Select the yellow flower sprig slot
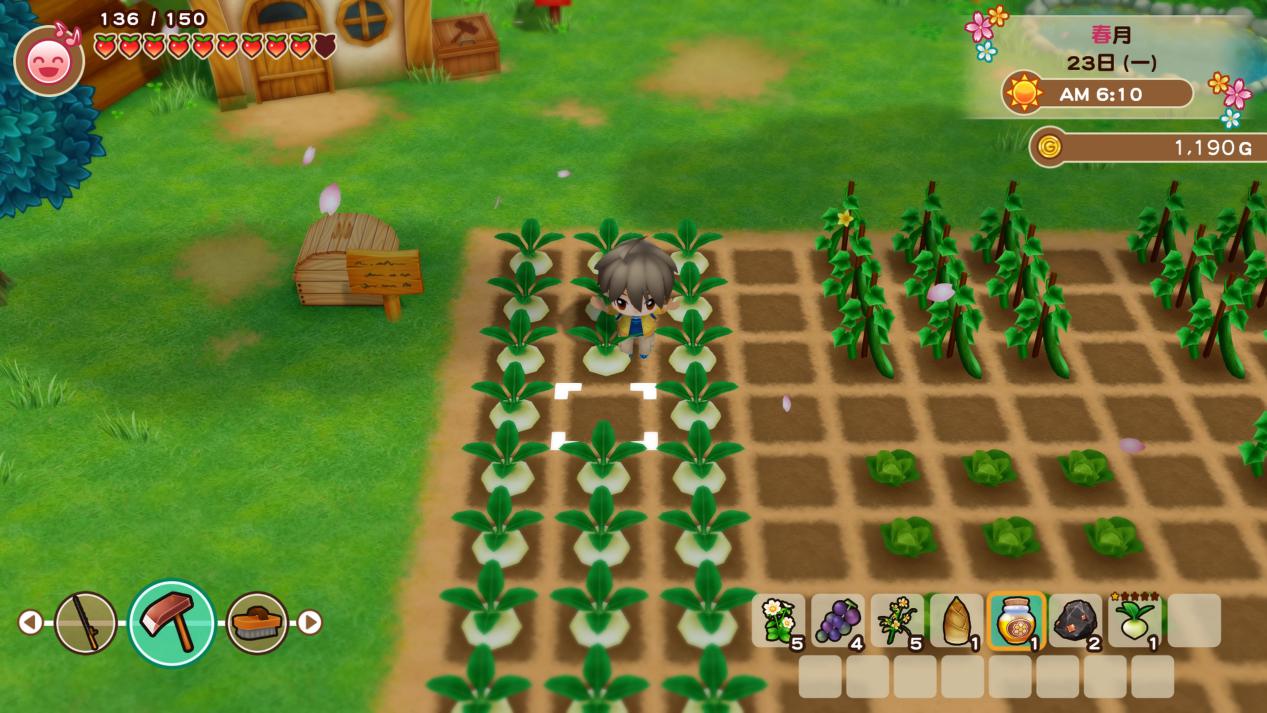 897,621
